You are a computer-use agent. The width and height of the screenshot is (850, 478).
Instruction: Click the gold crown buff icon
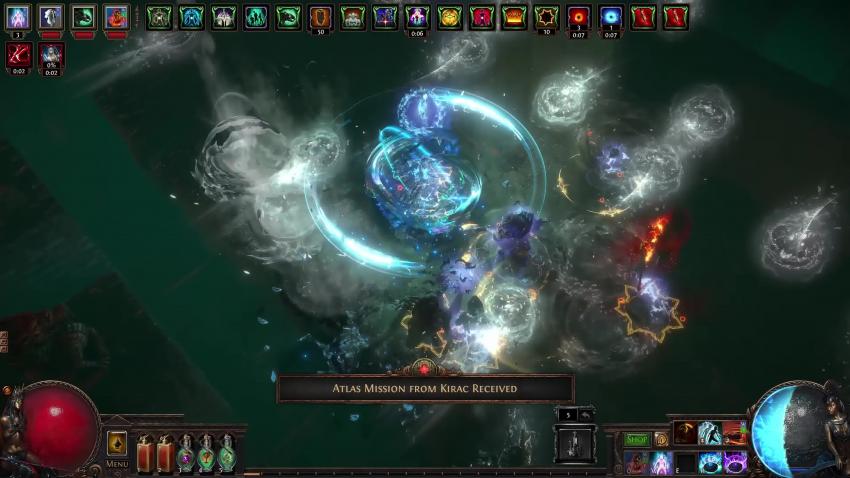(513, 16)
